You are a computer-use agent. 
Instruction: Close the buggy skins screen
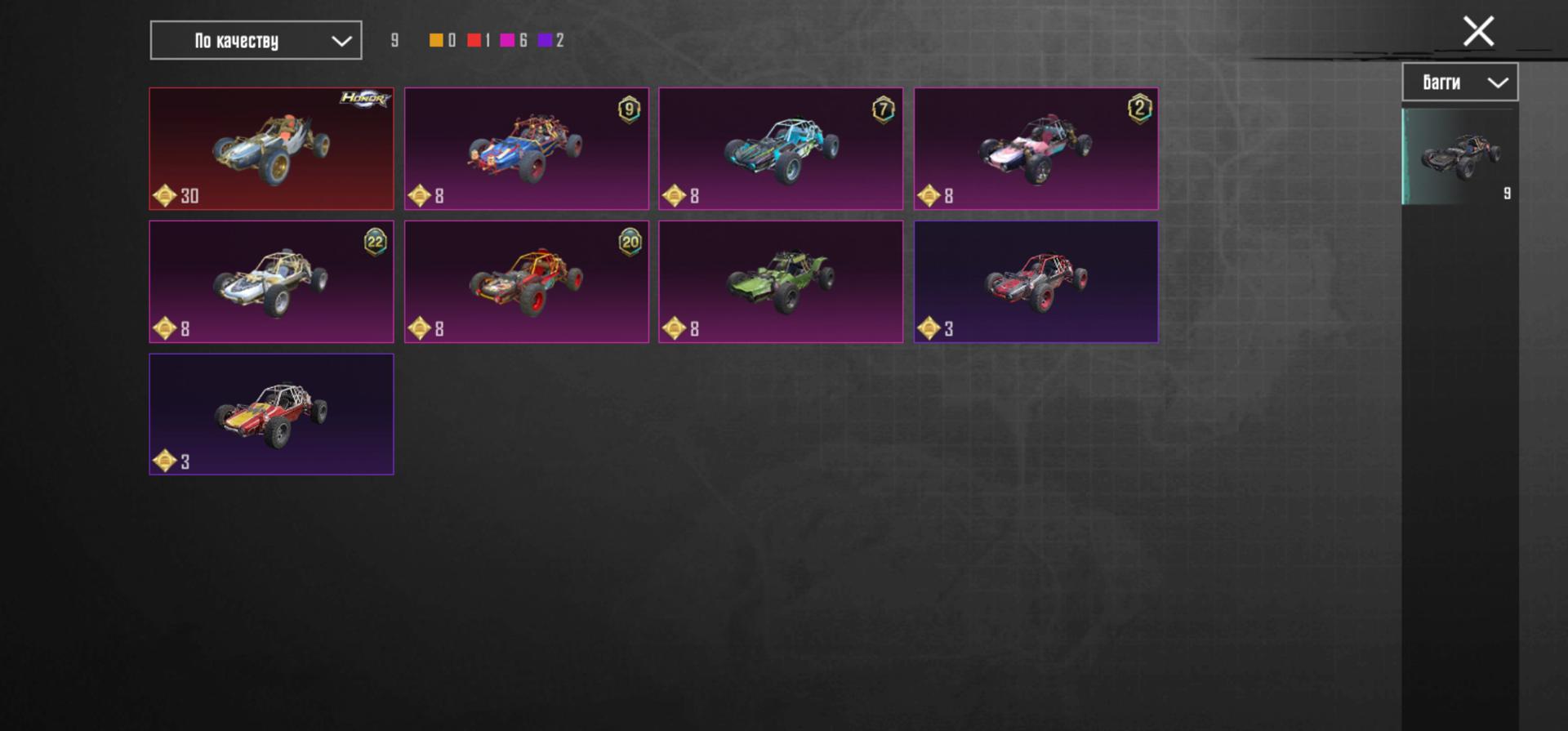pyautogui.click(x=1478, y=32)
